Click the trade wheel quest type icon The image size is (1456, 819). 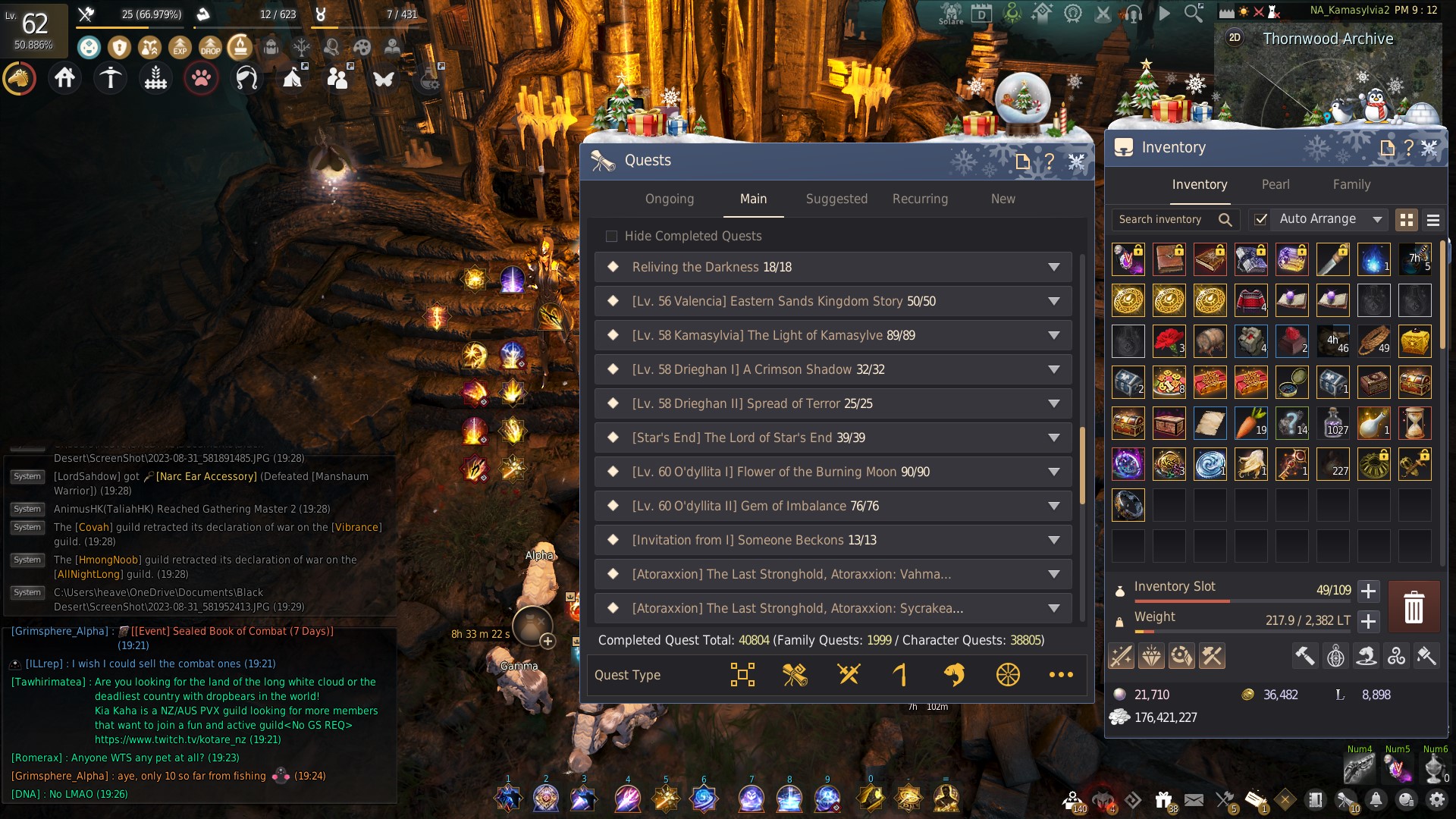point(1008,674)
